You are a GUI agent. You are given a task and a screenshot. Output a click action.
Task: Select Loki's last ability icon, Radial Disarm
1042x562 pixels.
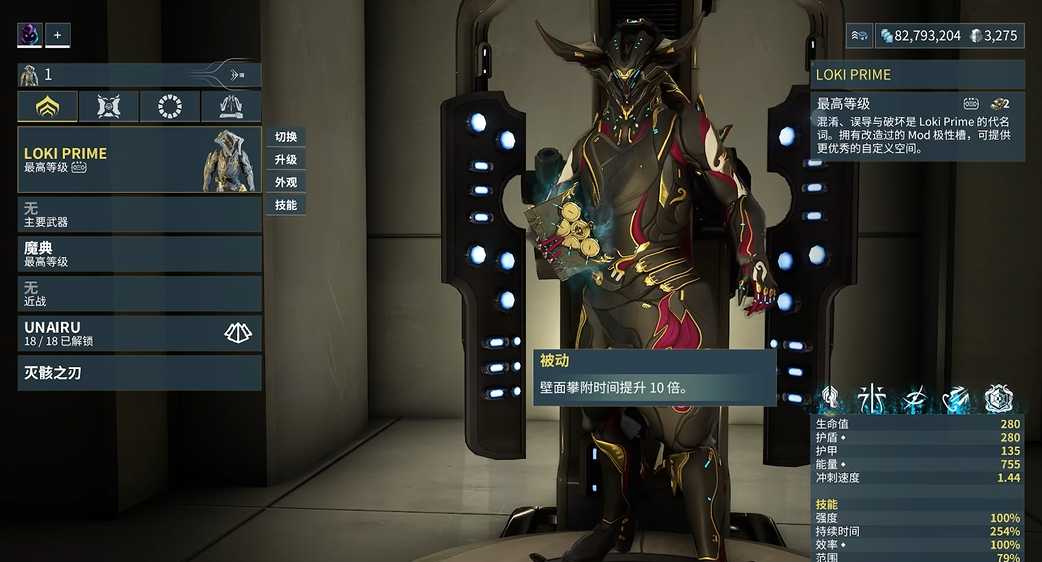click(999, 400)
